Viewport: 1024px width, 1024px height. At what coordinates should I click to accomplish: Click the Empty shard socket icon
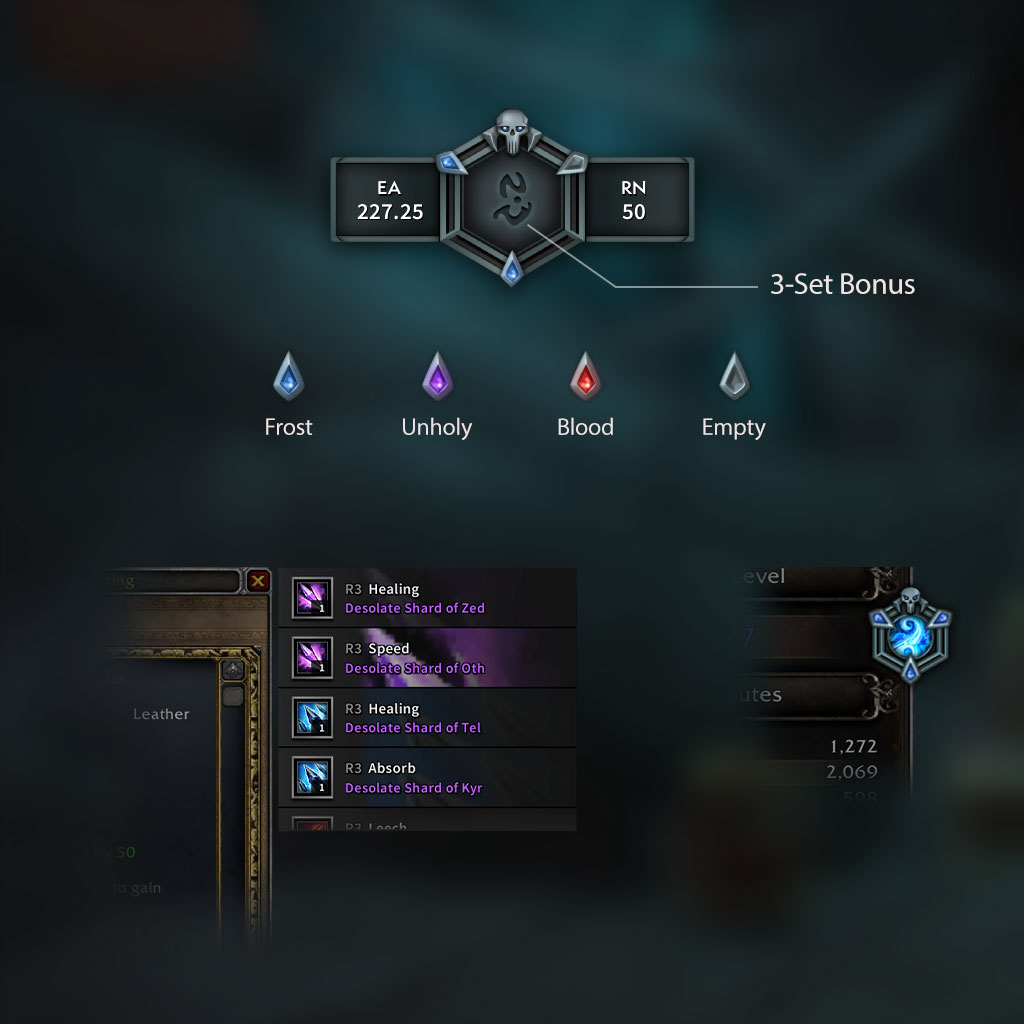point(733,377)
